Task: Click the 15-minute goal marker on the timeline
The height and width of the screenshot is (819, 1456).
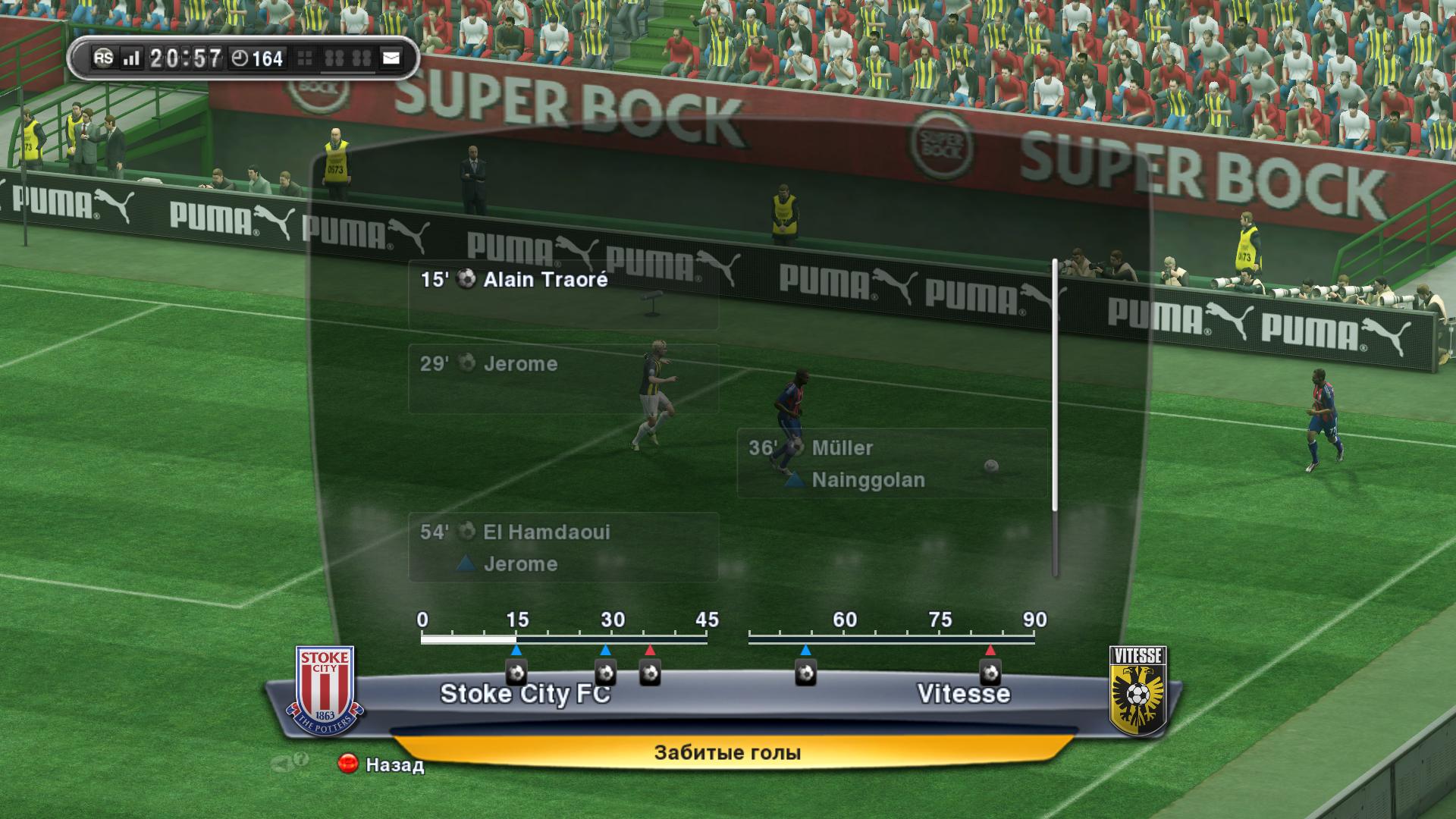Action: tap(516, 672)
